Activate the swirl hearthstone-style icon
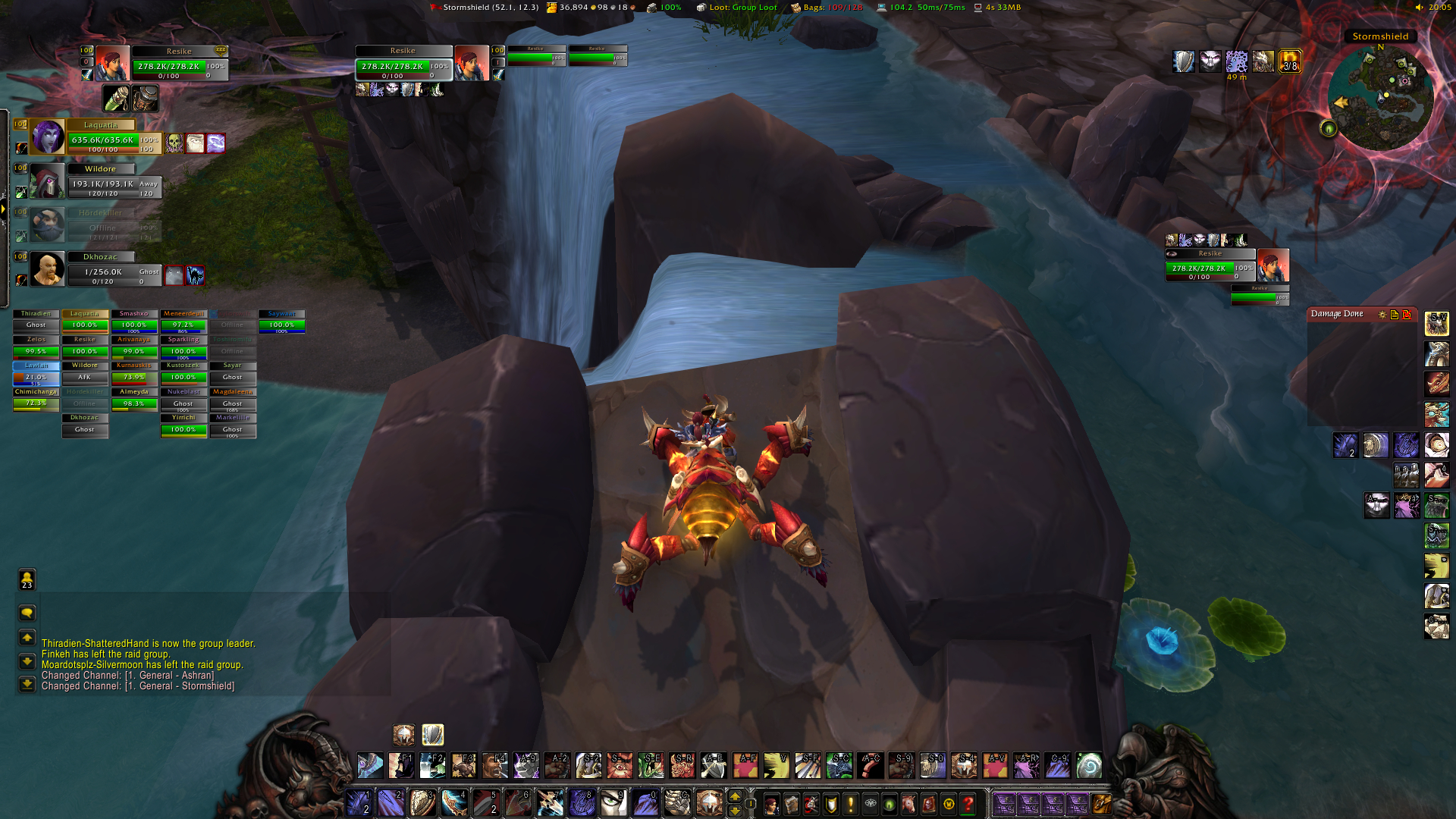 (x=1089, y=766)
